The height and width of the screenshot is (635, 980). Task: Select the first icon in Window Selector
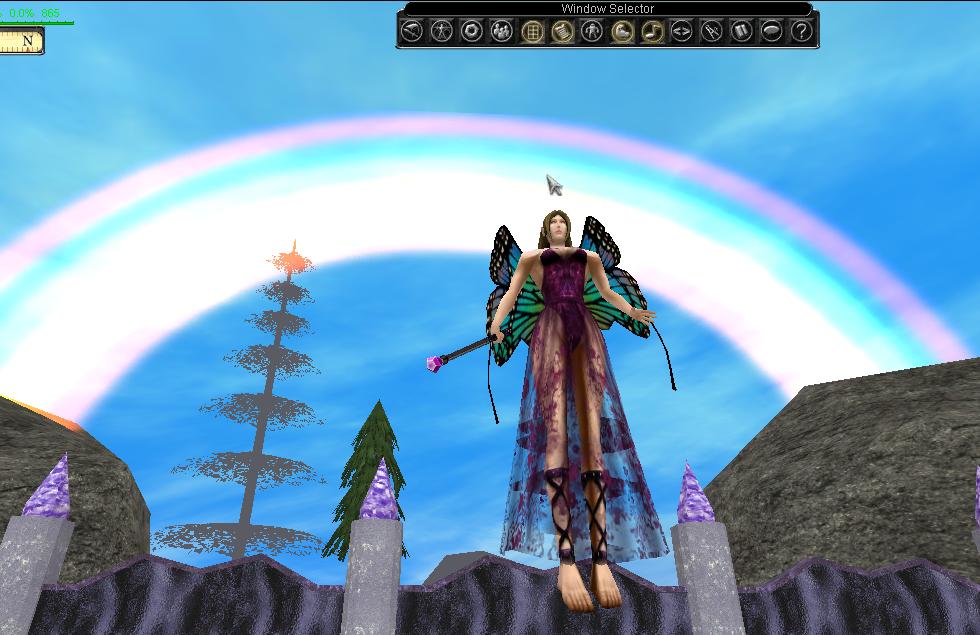(411, 32)
